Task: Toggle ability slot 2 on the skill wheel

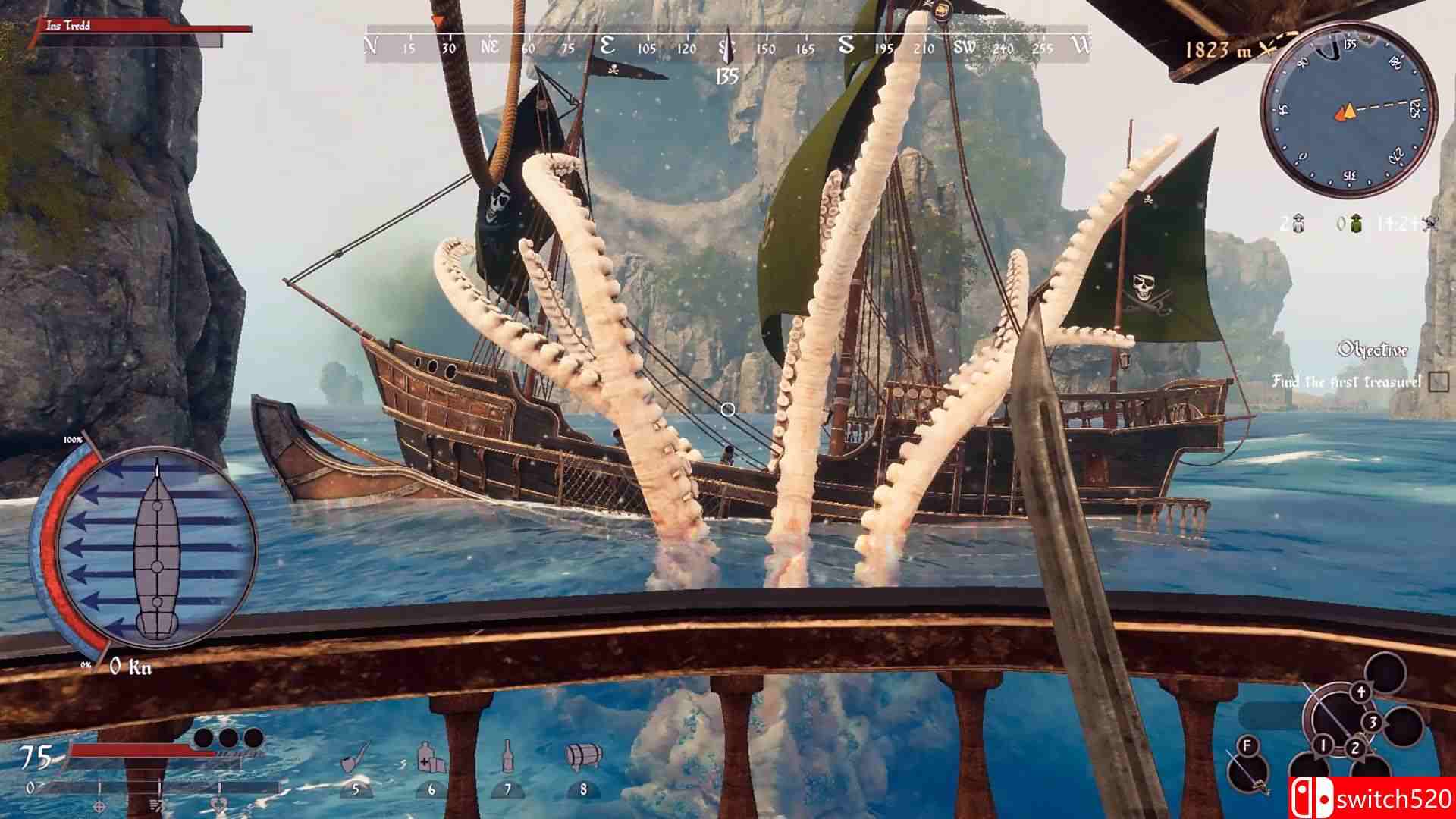Action: pyautogui.click(x=1355, y=748)
